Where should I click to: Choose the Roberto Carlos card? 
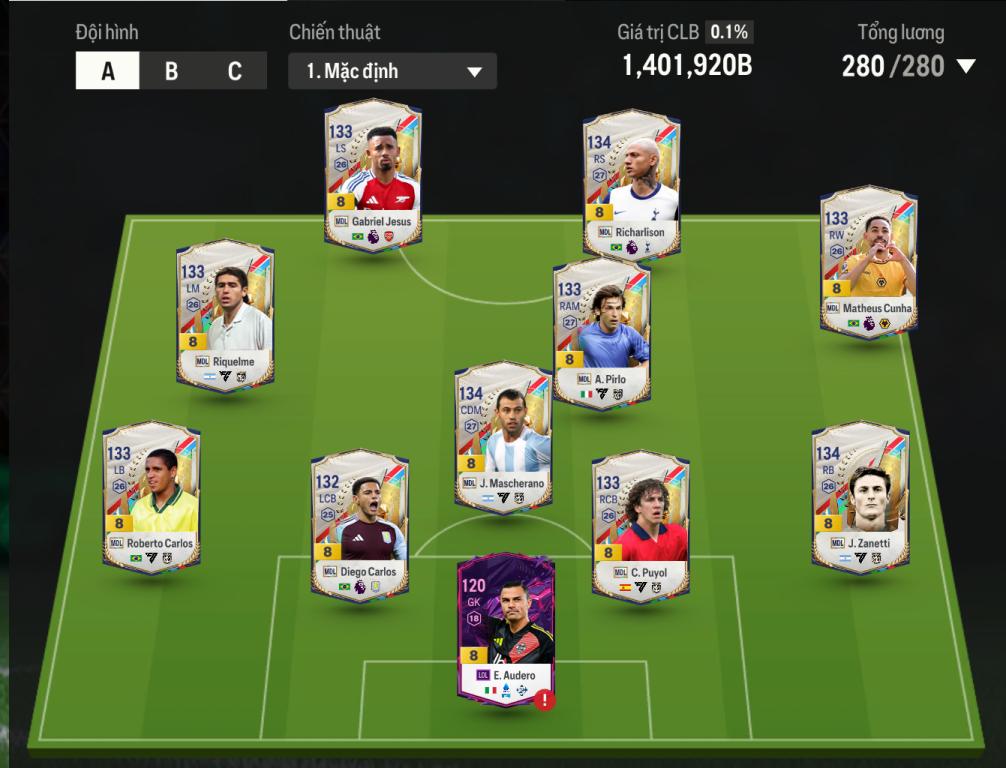point(152,496)
